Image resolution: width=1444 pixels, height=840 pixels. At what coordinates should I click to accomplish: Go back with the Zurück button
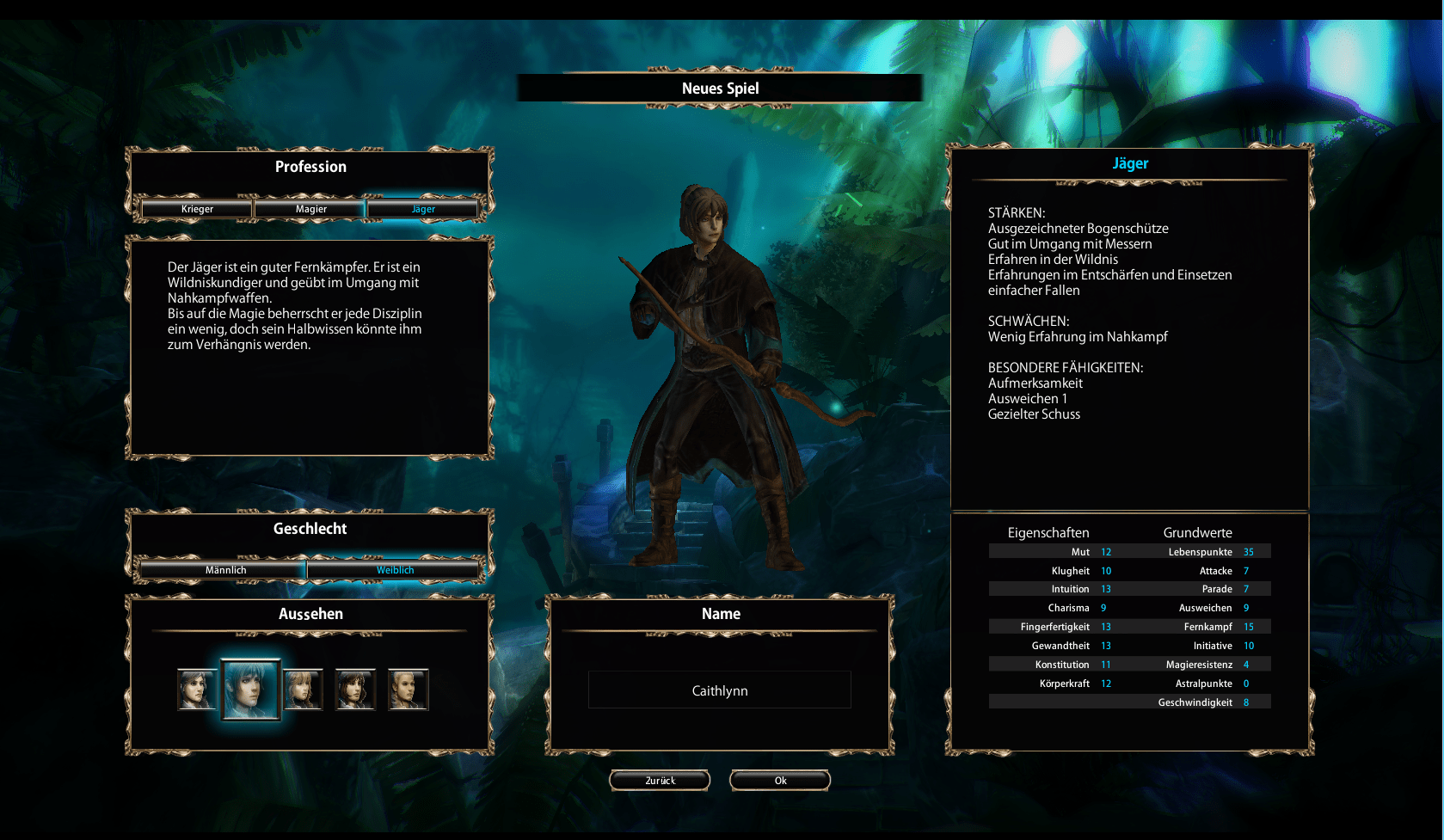(660, 781)
